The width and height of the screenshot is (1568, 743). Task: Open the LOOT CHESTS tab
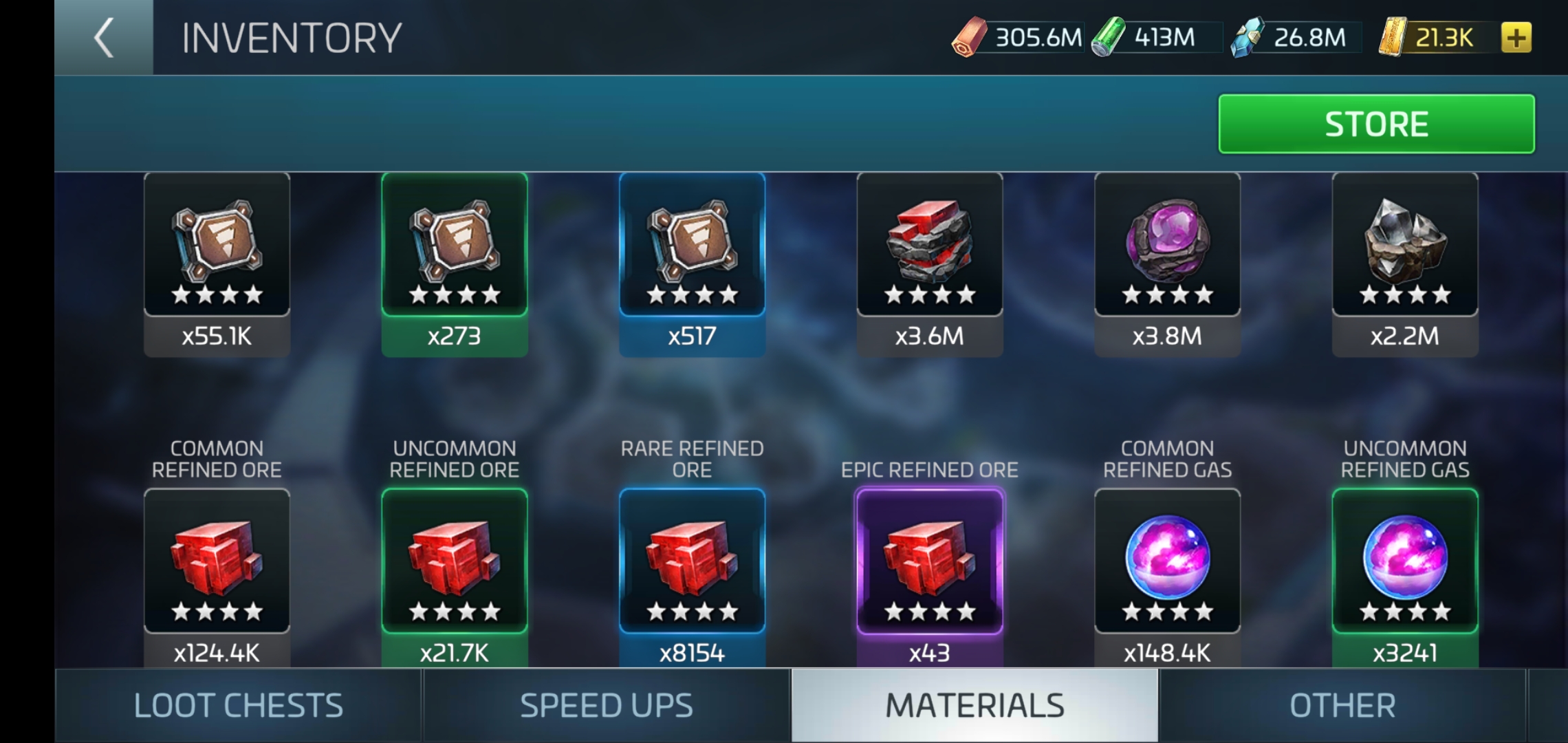point(237,704)
